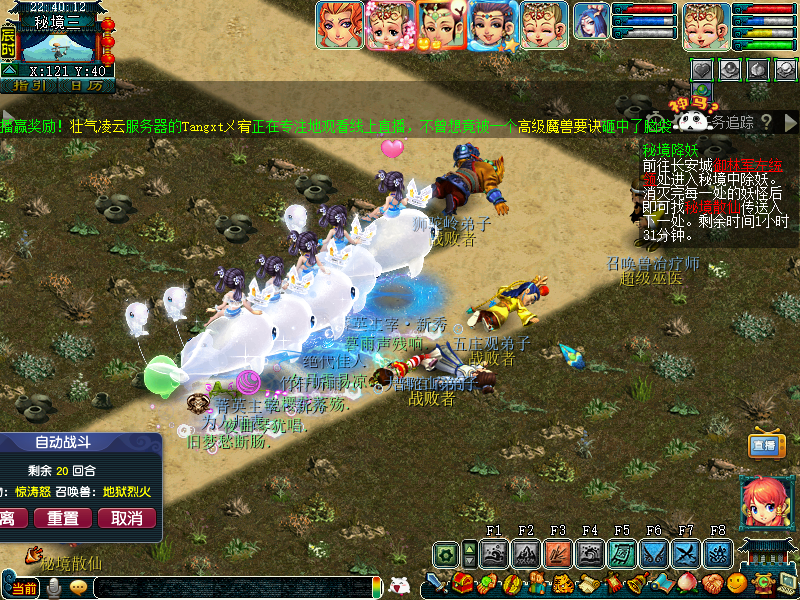
Task: Cancel auto-battle with the 取消 button
Action: [x=126, y=518]
